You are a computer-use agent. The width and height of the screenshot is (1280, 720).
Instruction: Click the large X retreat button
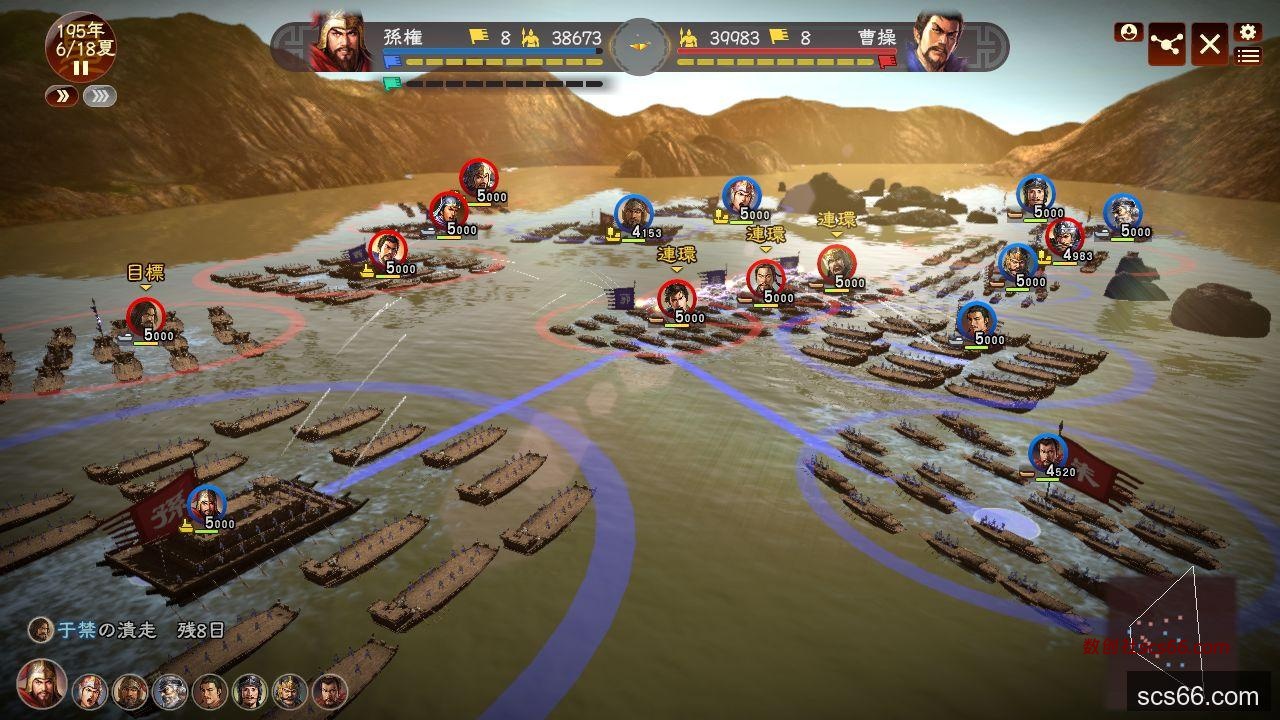[1209, 44]
